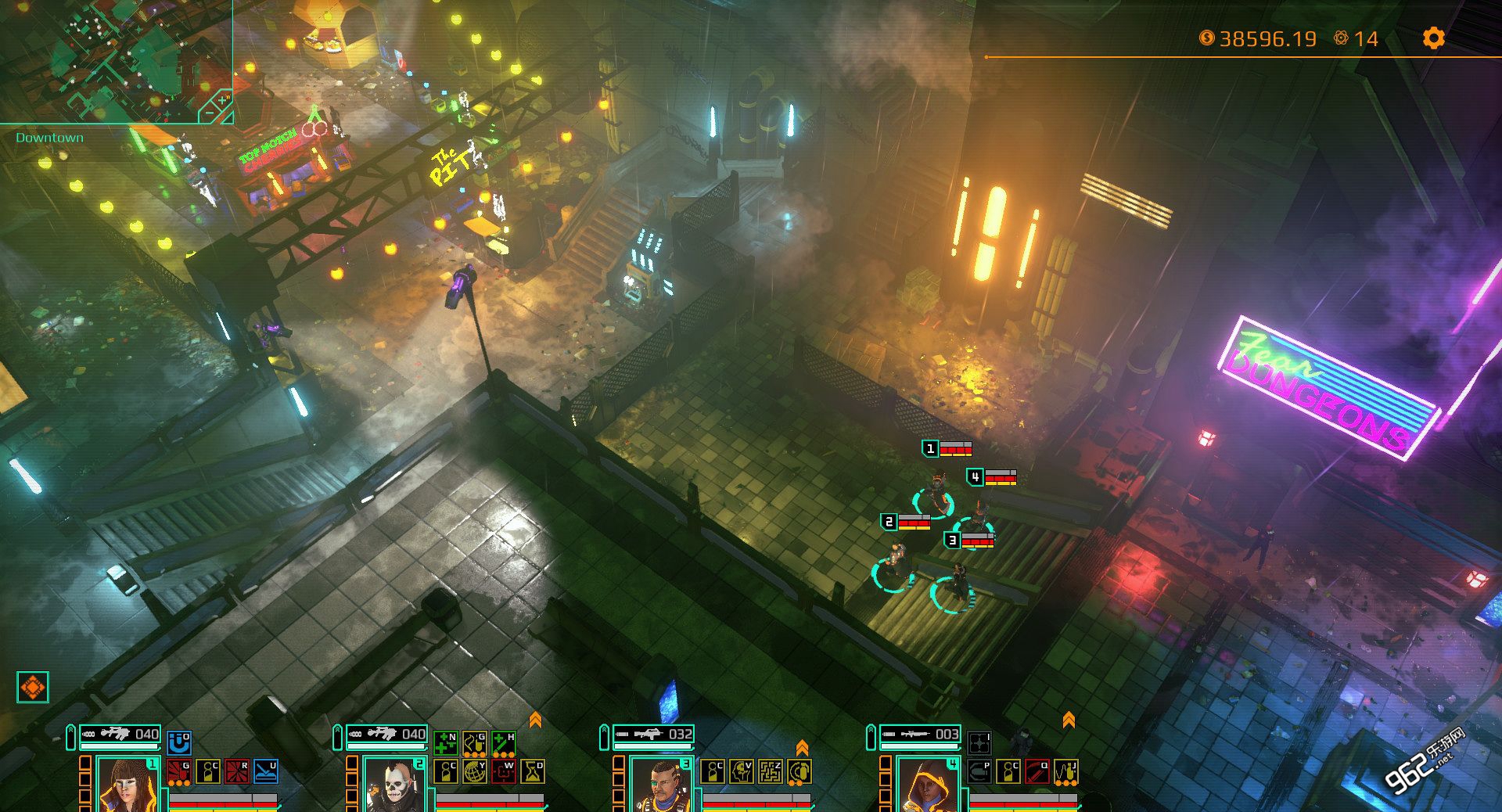The width and height of the screenshot is (1502, 812).
Task: Open the settings gear menu
Action: pos(1433,38)
